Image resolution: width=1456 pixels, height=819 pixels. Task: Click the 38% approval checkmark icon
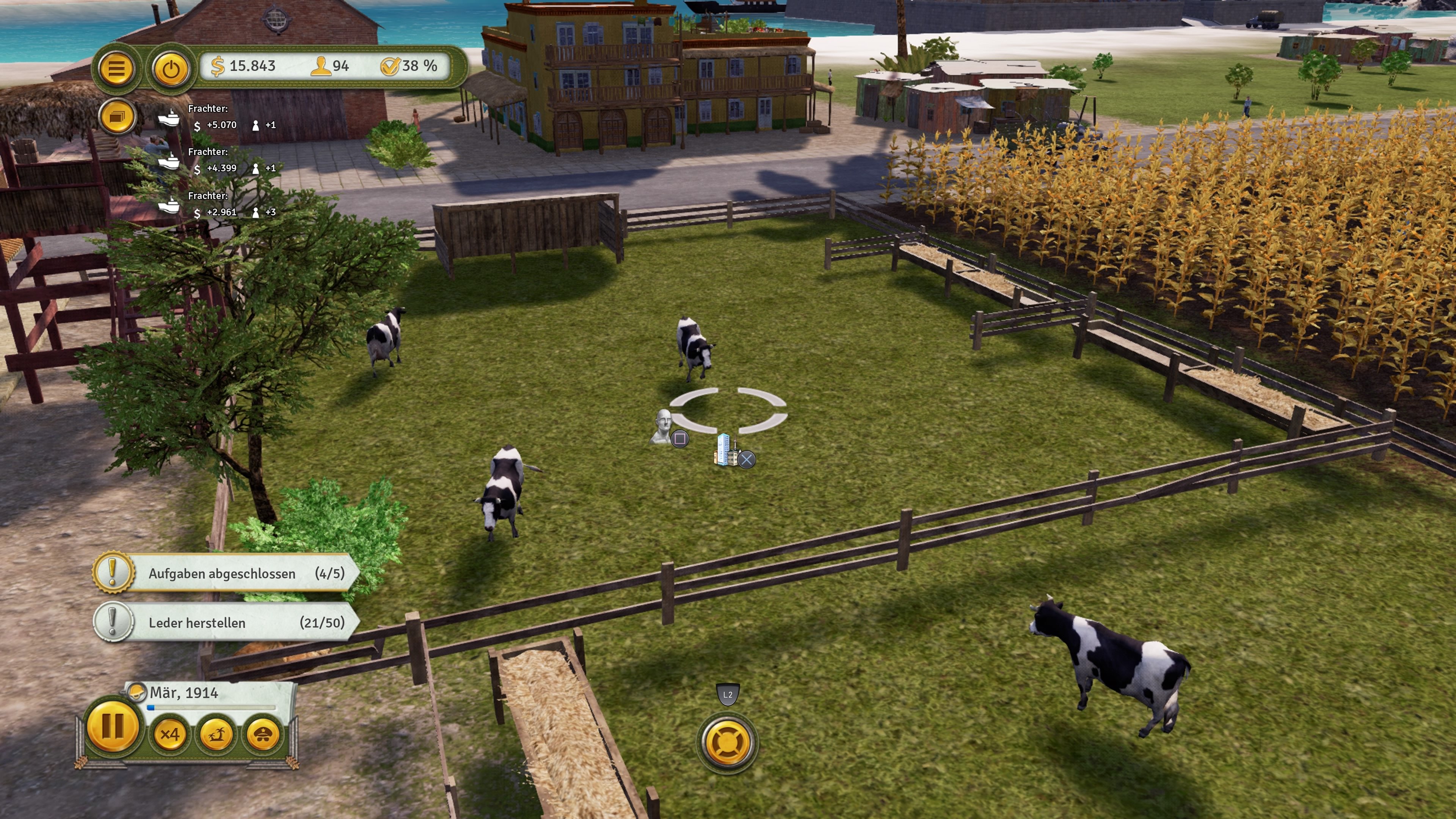click(391, 67)
